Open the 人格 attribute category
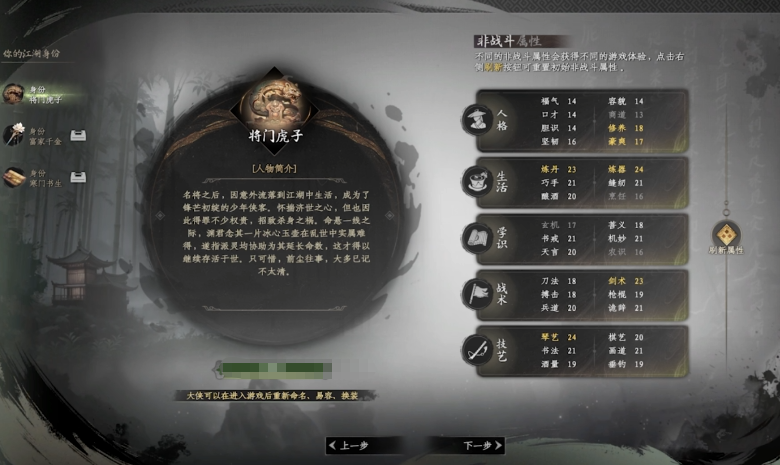Image resolution: width=780 pixels, height=465 pixels. [475, 121]
